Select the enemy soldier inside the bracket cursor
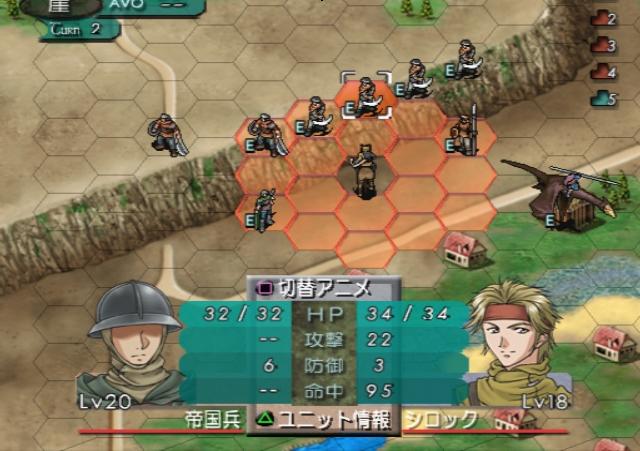This screenshot has width=640, height=451. (366, 97)
